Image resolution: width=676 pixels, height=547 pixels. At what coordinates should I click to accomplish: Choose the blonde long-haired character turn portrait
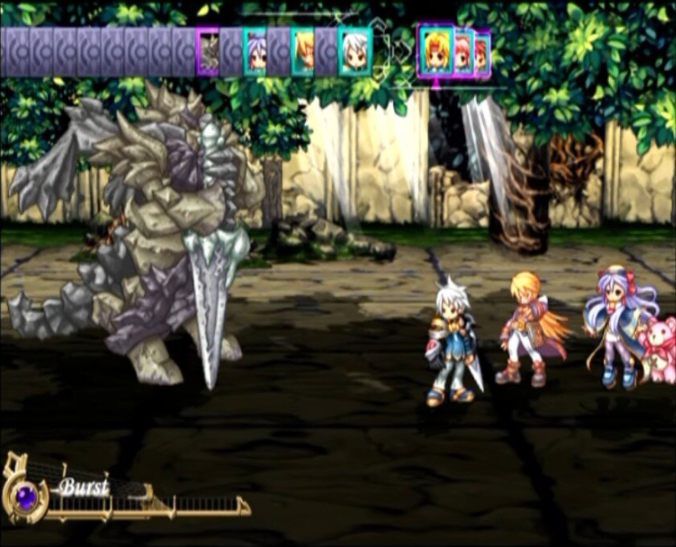tap(303, 52)
